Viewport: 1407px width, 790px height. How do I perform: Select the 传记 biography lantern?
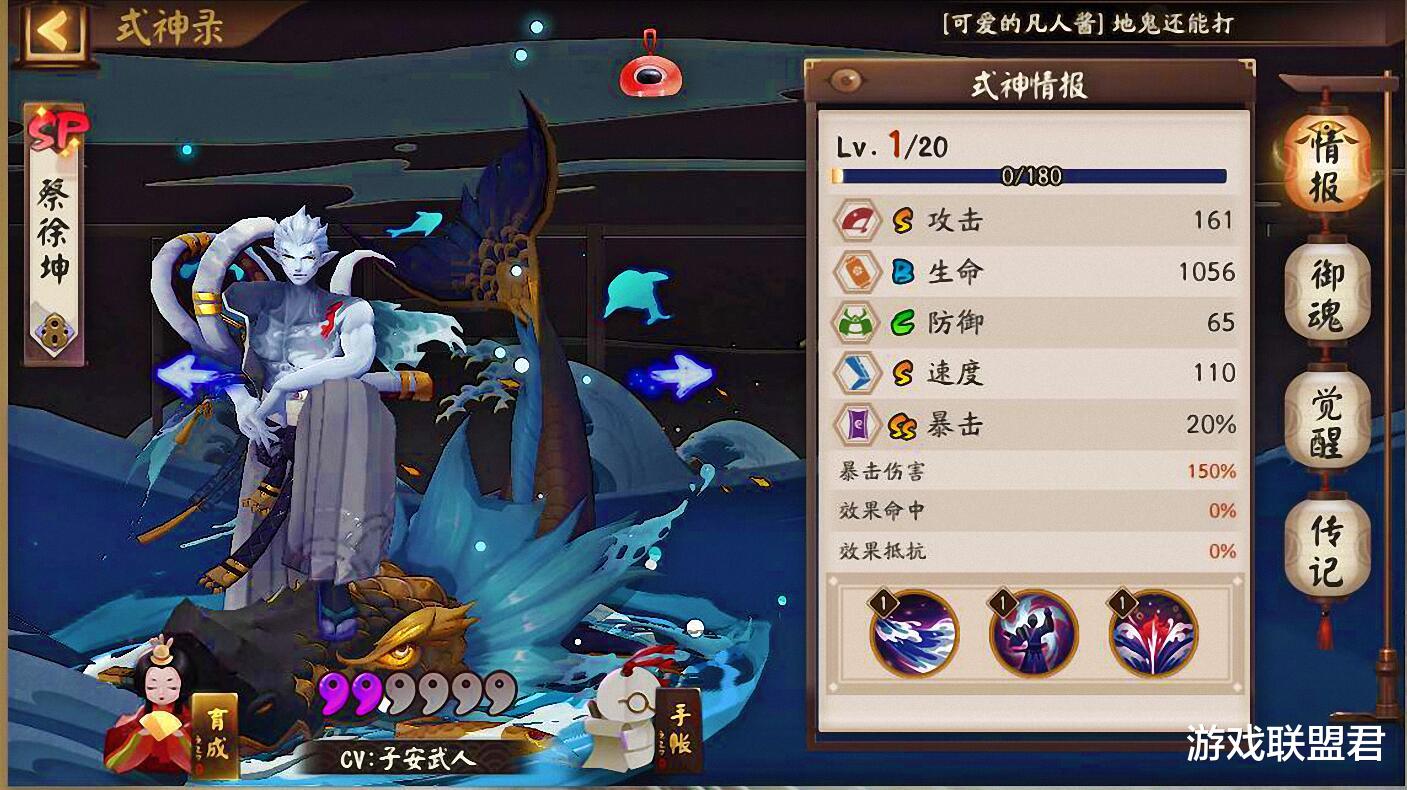pos(1326,545)
